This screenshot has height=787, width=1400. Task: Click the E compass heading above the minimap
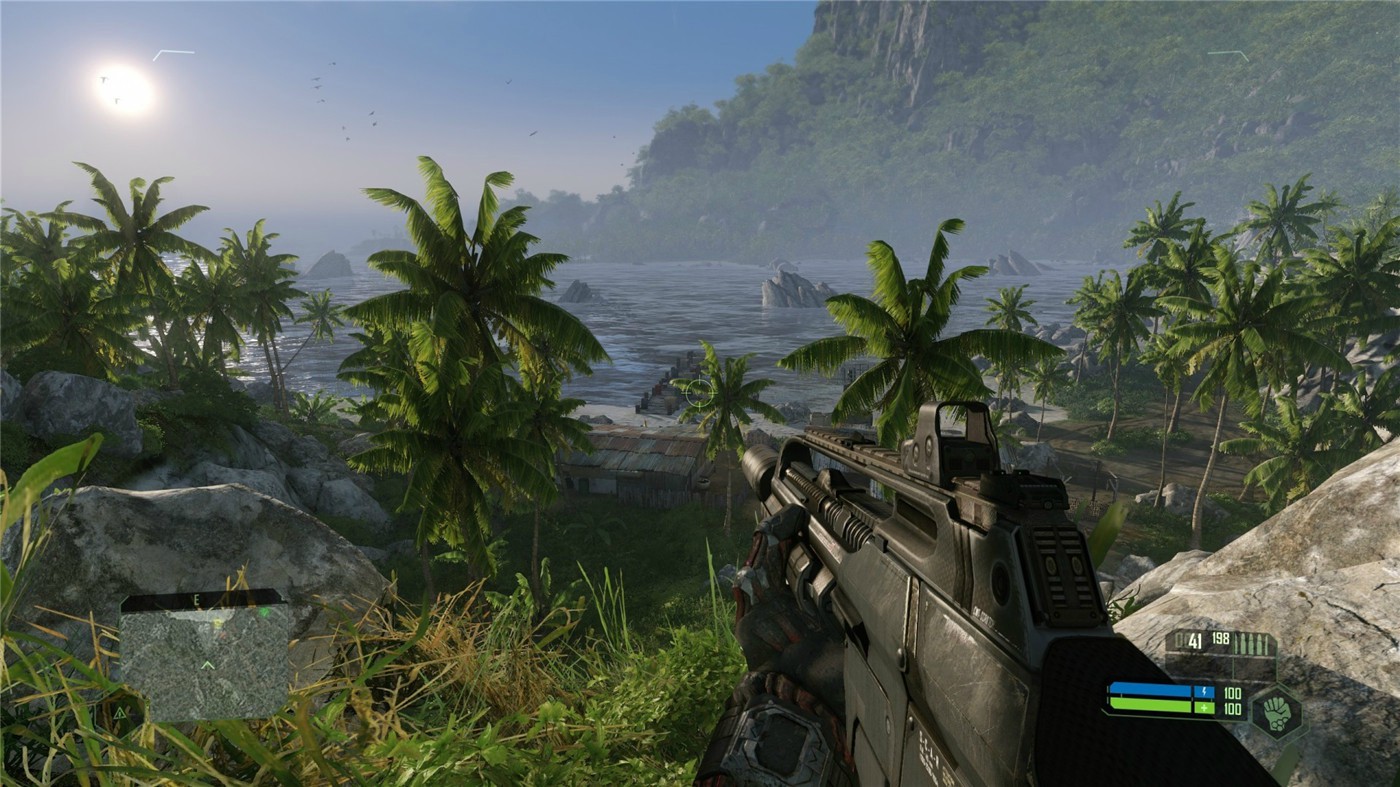(196, 599)
